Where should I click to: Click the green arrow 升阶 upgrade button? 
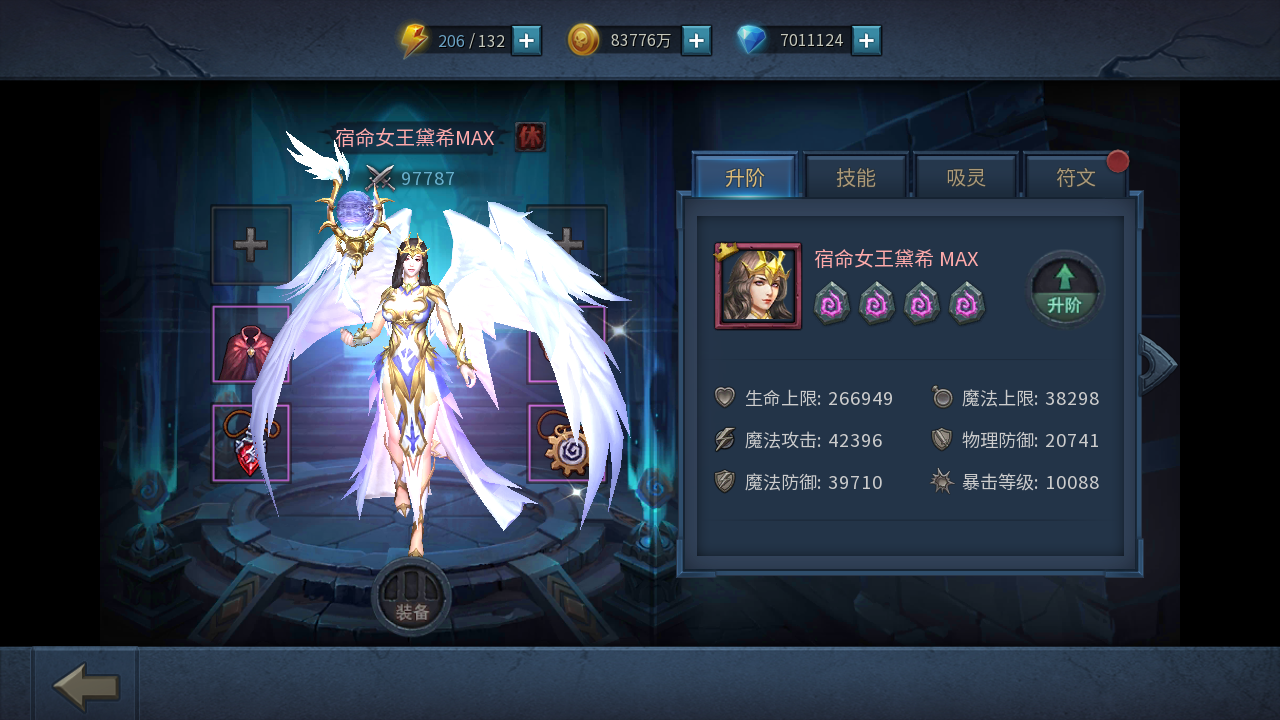click(x=1065, y=288)
